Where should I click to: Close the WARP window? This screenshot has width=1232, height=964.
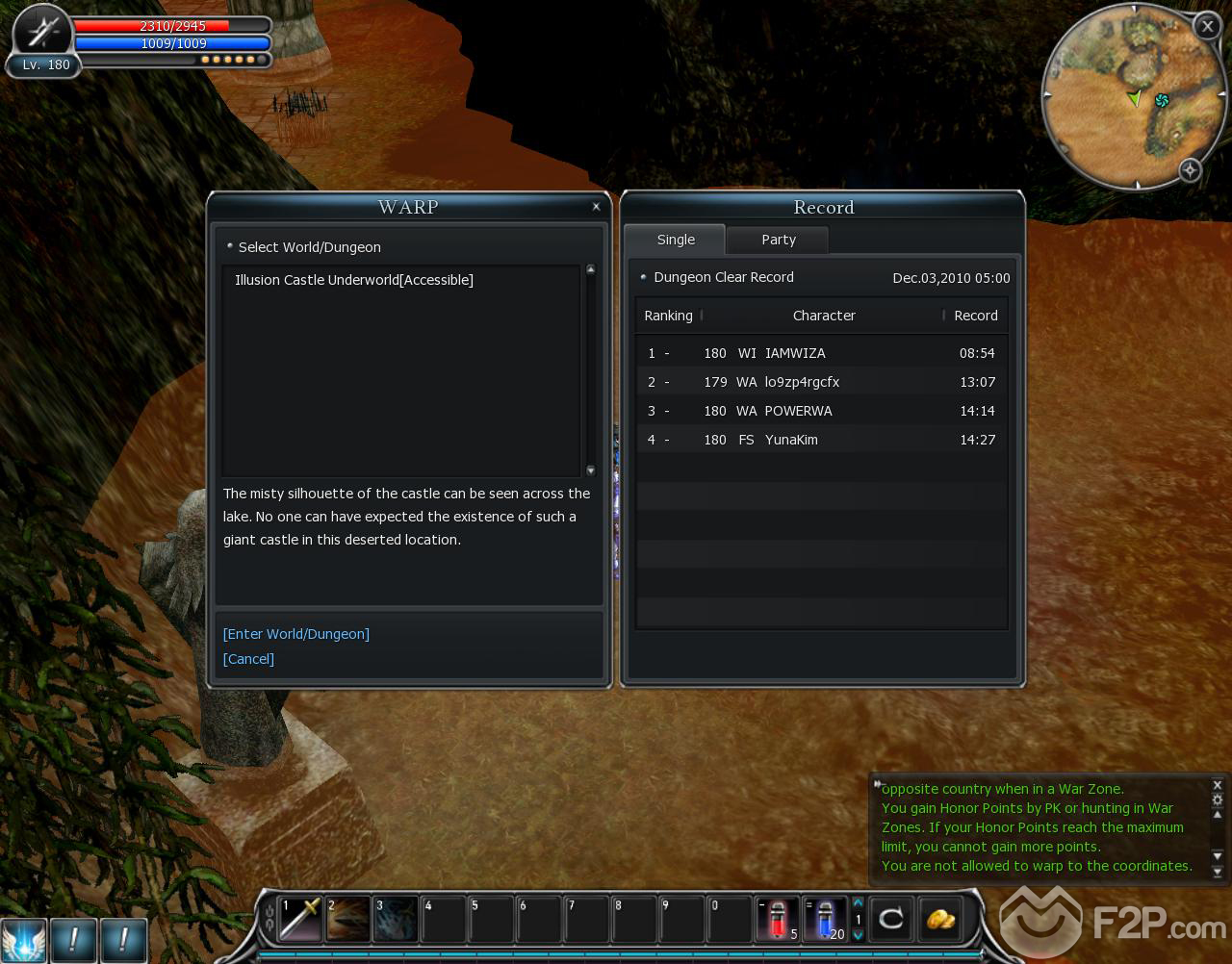click(x=596, y=207)
